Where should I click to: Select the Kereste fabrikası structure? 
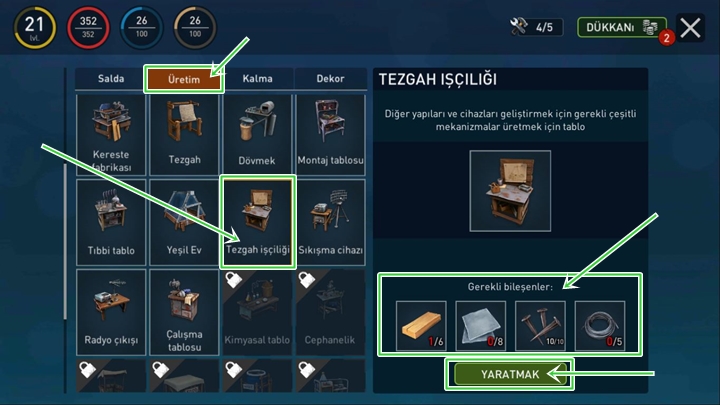point(111,134)
